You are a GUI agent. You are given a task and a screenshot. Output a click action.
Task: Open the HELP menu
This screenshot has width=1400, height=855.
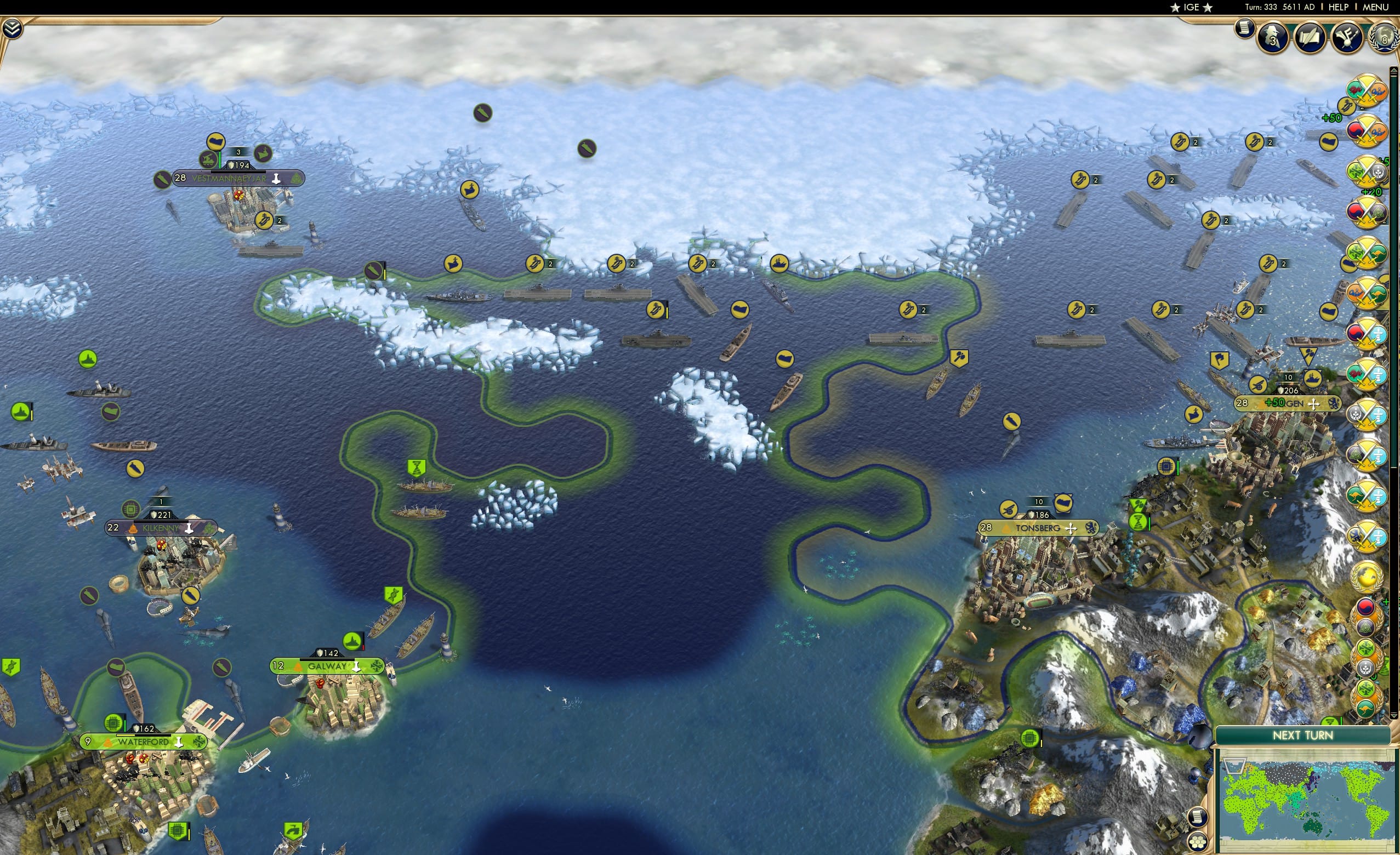(1338, 7)
